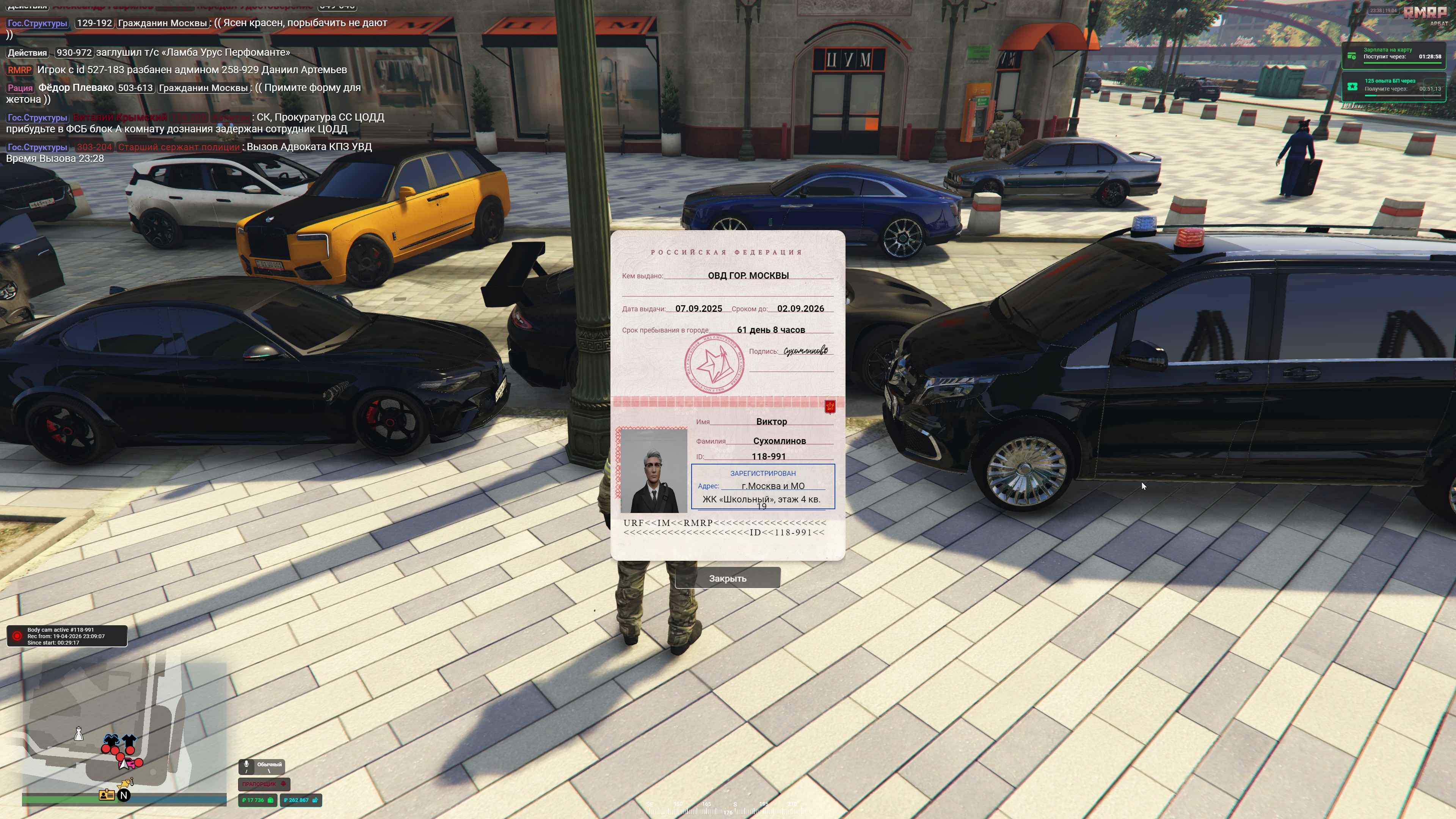Click the passport photo of Виктор Сухомлинов
Screen dimensions: 1456x819
pos(653,470)
